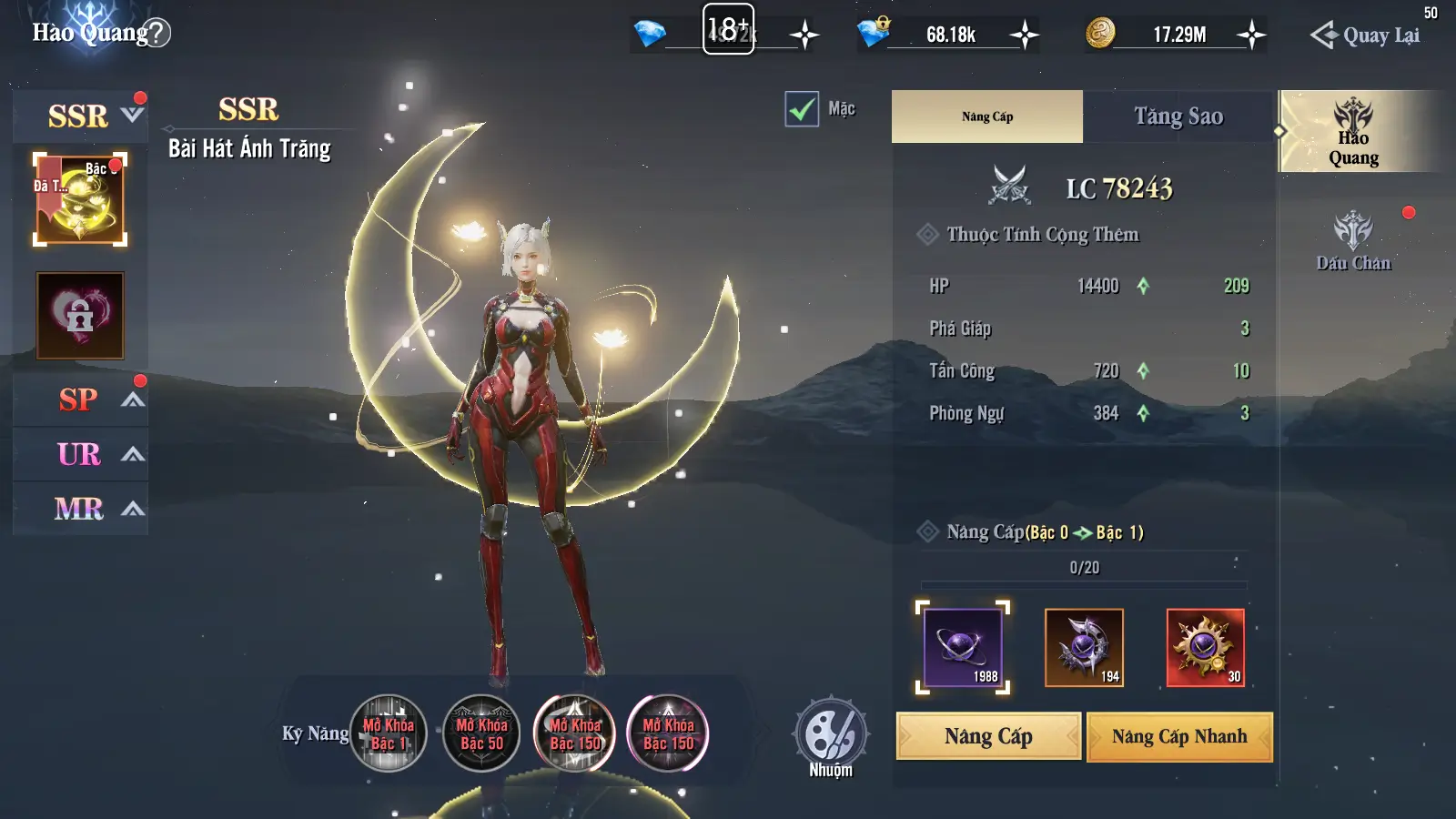
Task: Select the golden SSR aura thumbnail
Action: pyautogui.click(x=80, y=199)
